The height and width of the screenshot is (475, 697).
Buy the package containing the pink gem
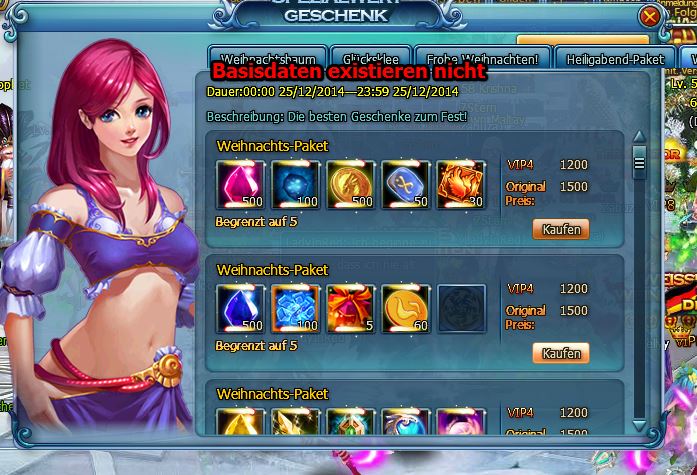point(560,229)
